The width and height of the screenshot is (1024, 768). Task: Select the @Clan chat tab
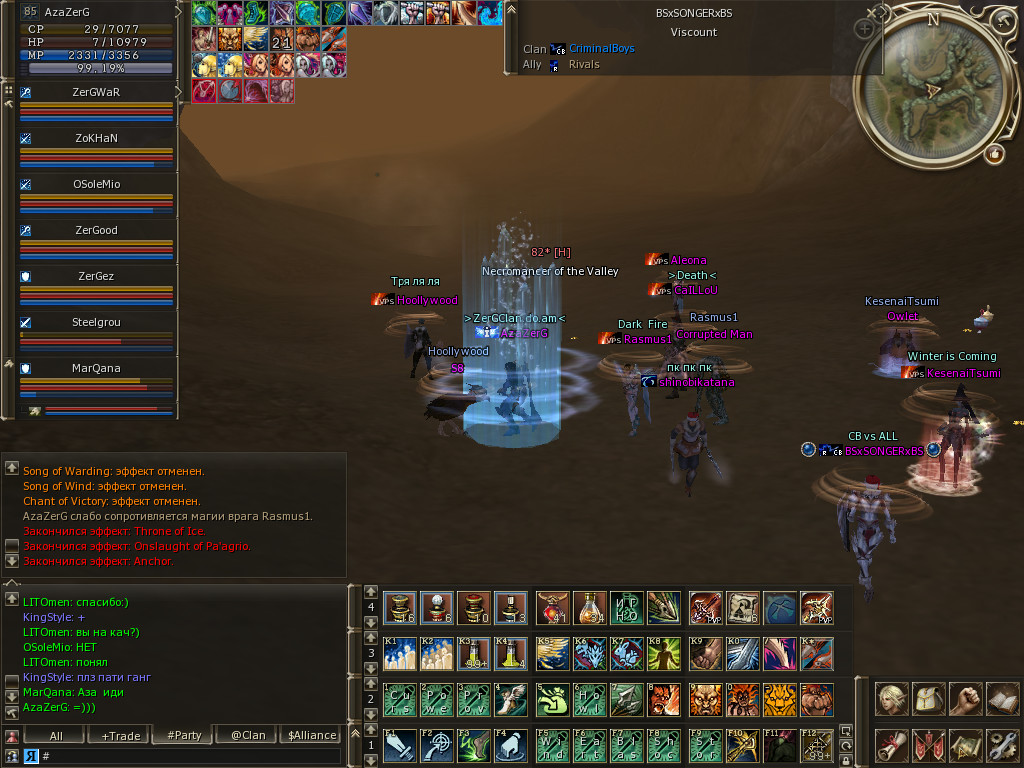click(x=247, y=735)
